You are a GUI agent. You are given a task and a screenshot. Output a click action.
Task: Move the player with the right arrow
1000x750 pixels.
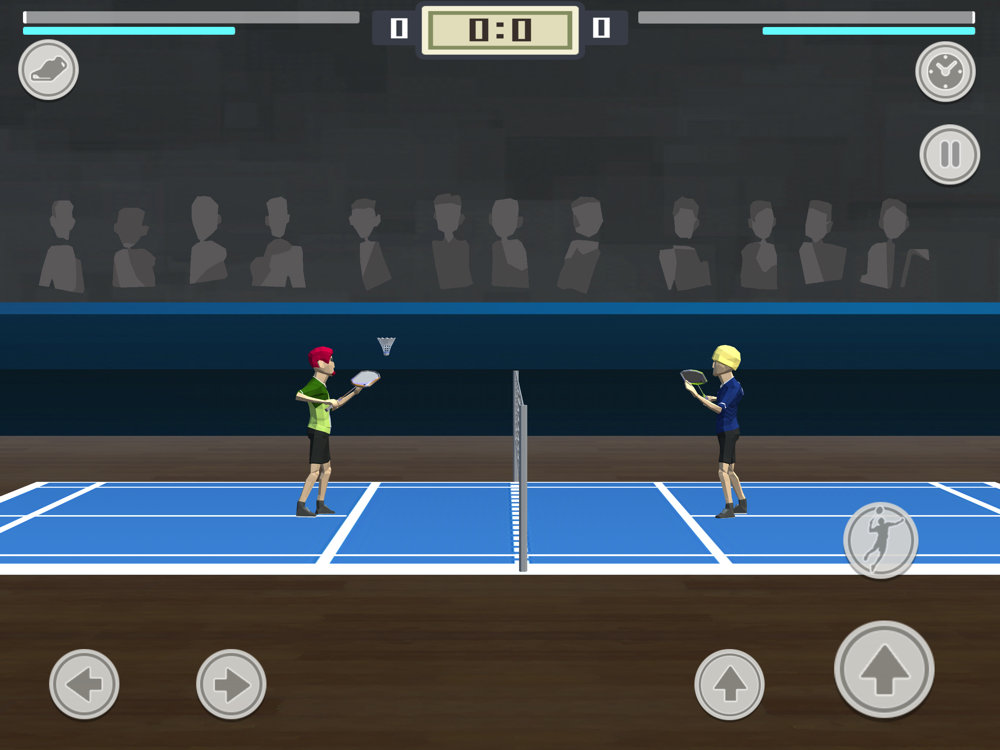coord(231,685)
